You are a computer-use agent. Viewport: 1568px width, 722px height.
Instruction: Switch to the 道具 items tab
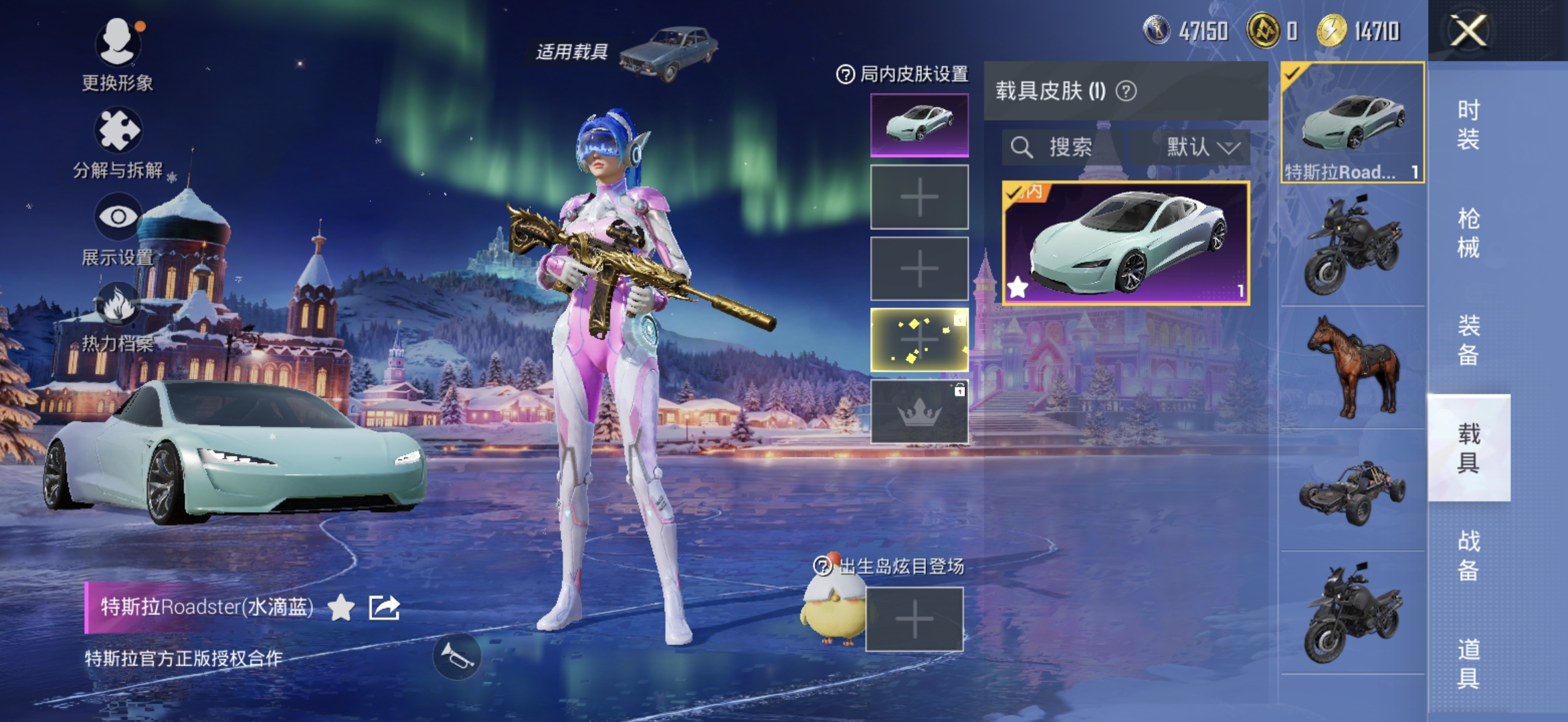coord(1468,663)
